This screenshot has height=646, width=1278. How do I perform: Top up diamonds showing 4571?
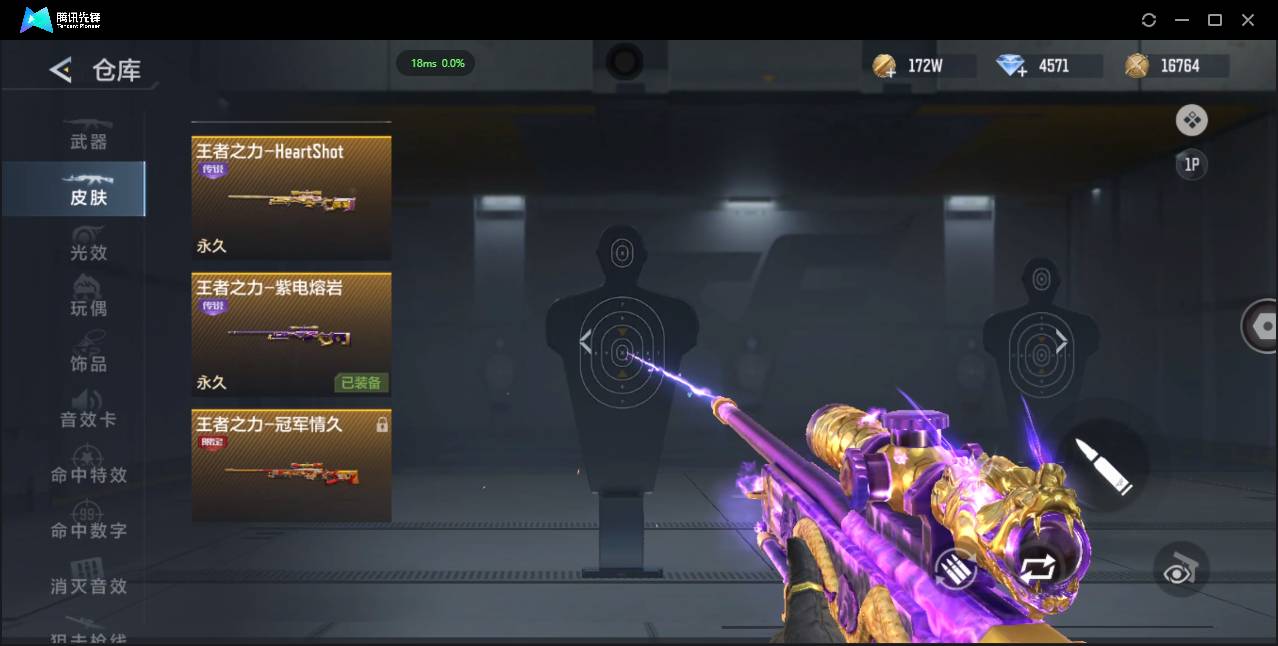pos(1012,67)
